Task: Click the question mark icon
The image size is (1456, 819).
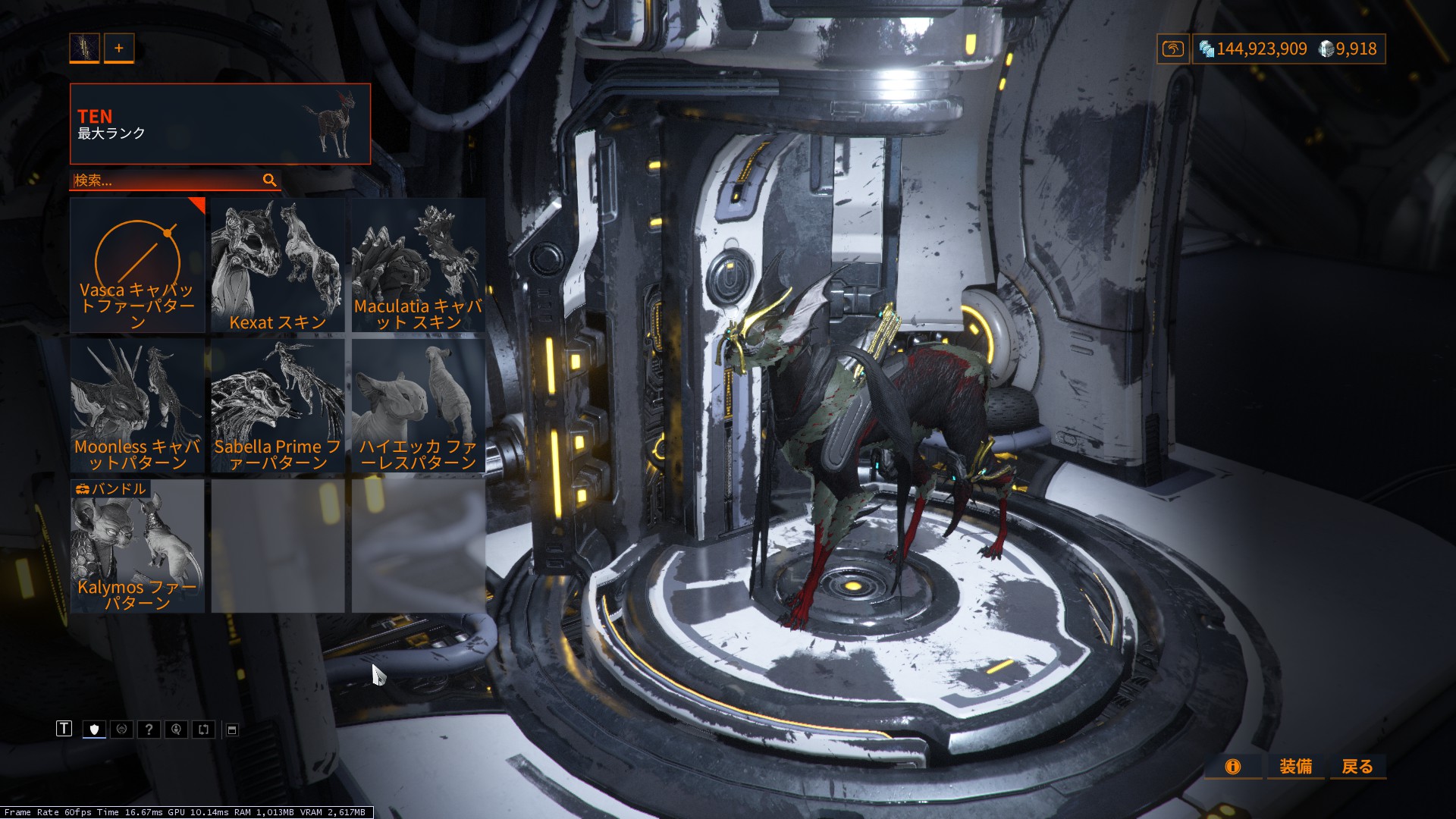Action: point(149,730)
